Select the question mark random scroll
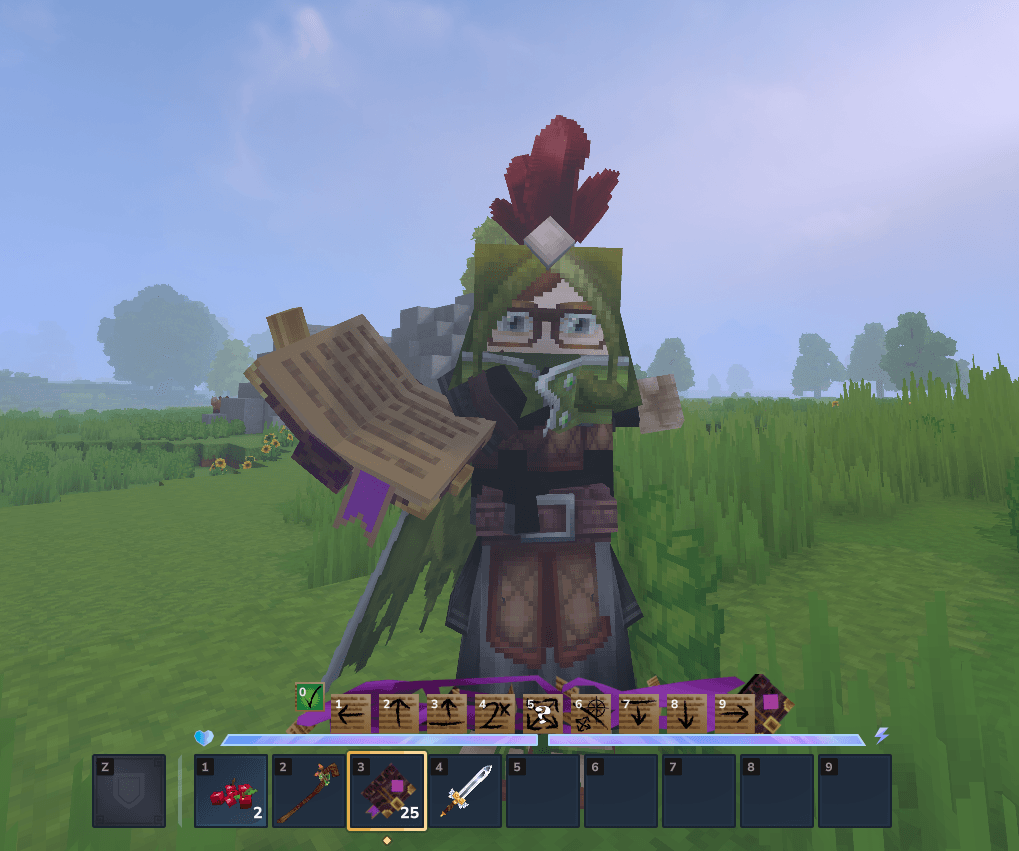Viewport: 1019px width, 851px height. pos(543,713)
